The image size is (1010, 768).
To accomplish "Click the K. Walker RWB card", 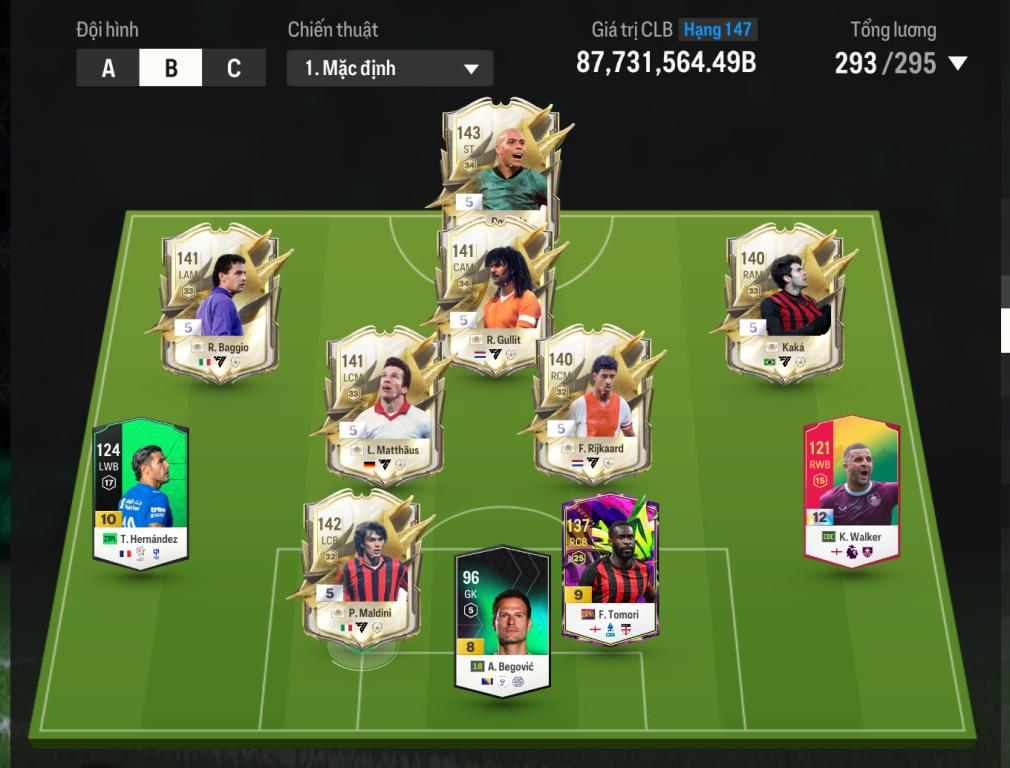I will pos(852,490).
